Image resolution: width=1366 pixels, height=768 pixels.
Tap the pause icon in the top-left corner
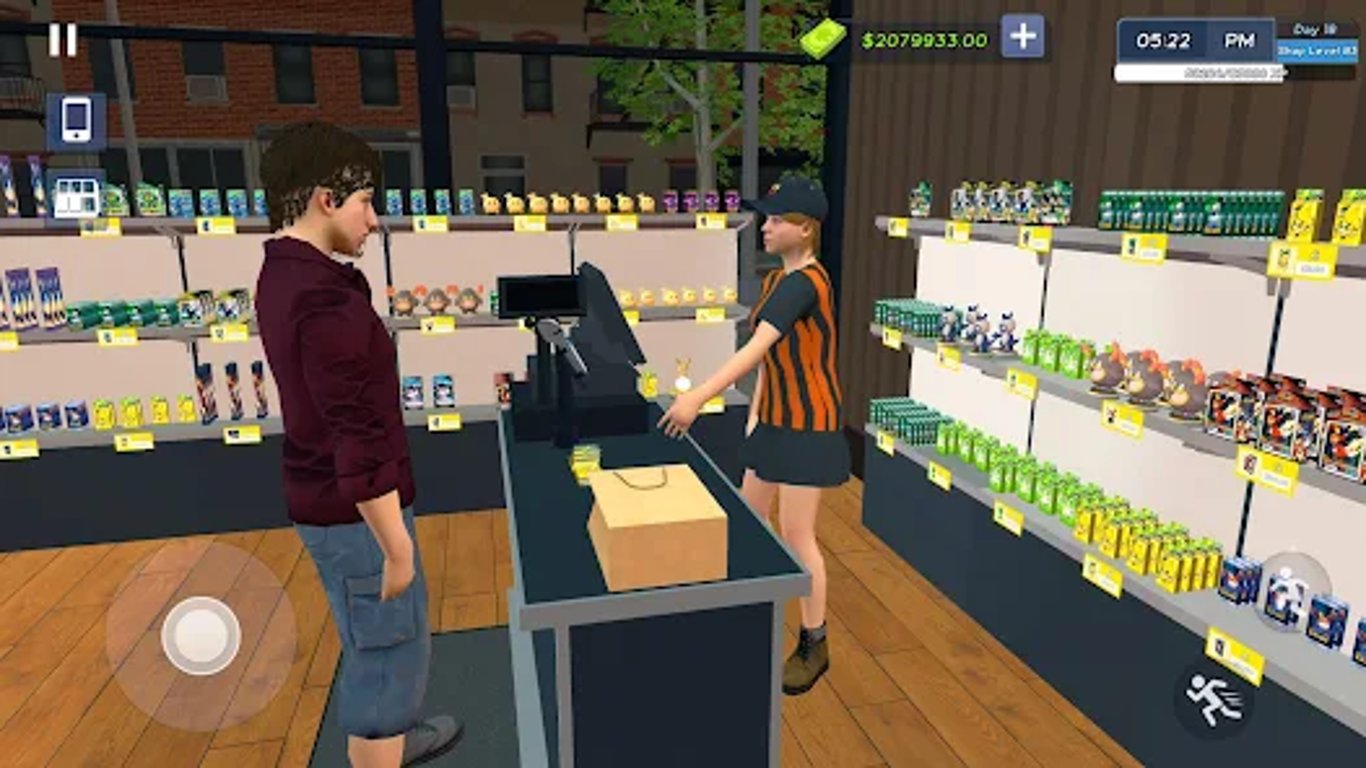64,41
